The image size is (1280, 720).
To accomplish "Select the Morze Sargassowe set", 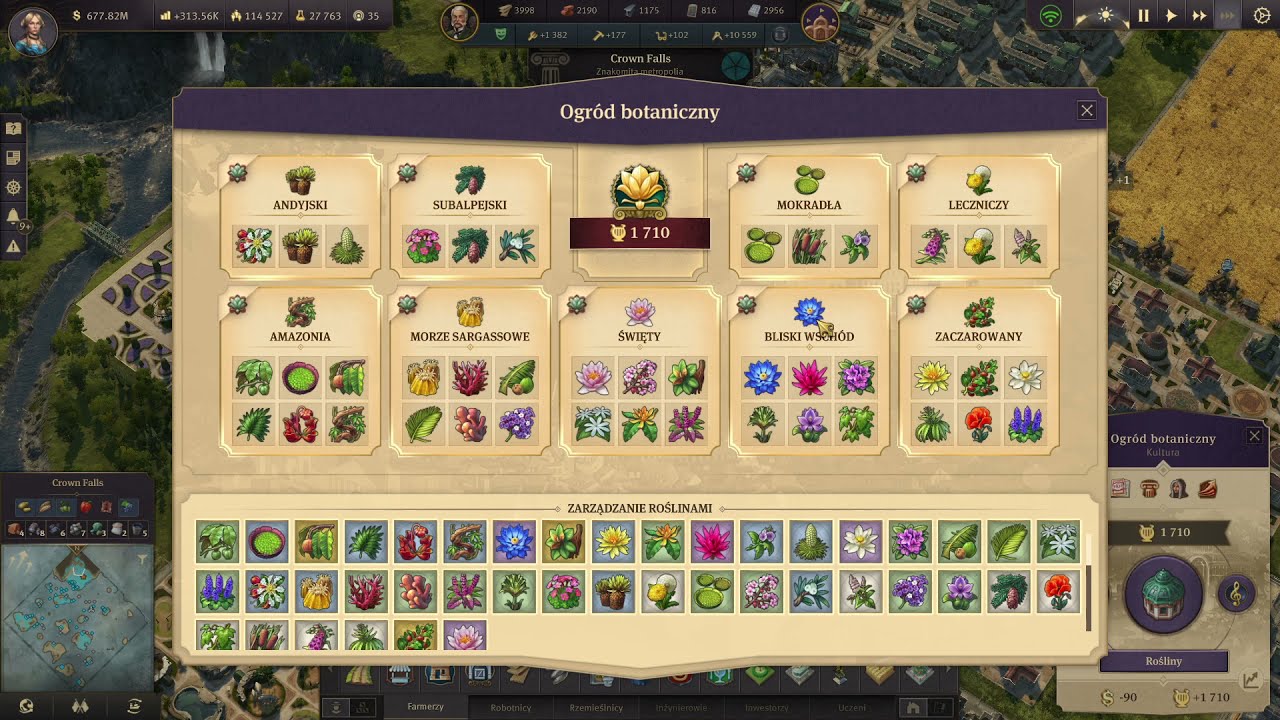I will coord(470,336).
